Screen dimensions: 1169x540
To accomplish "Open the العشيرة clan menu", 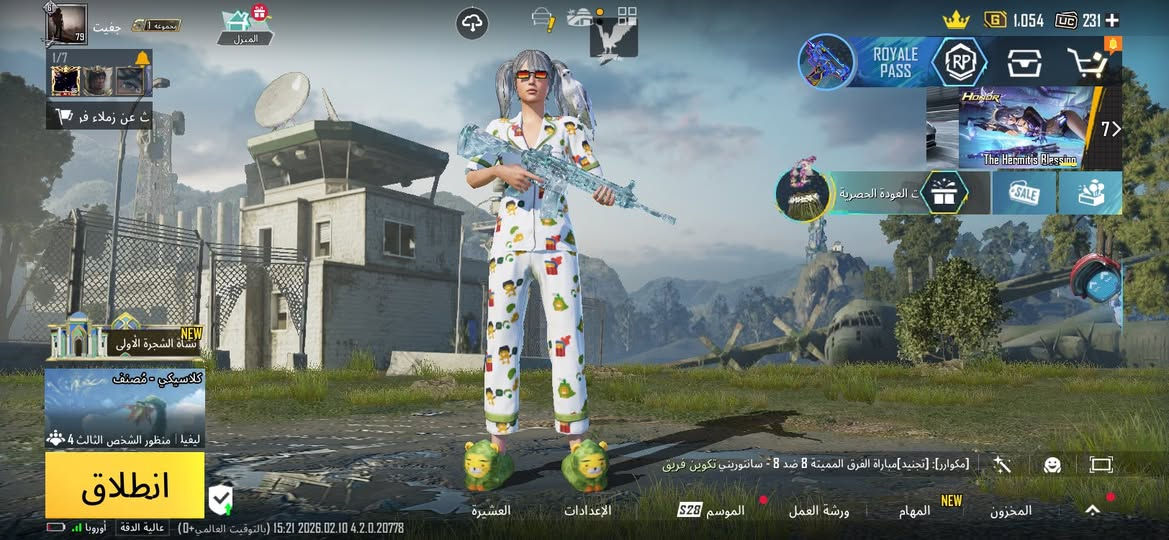I will tap(491, 511).
